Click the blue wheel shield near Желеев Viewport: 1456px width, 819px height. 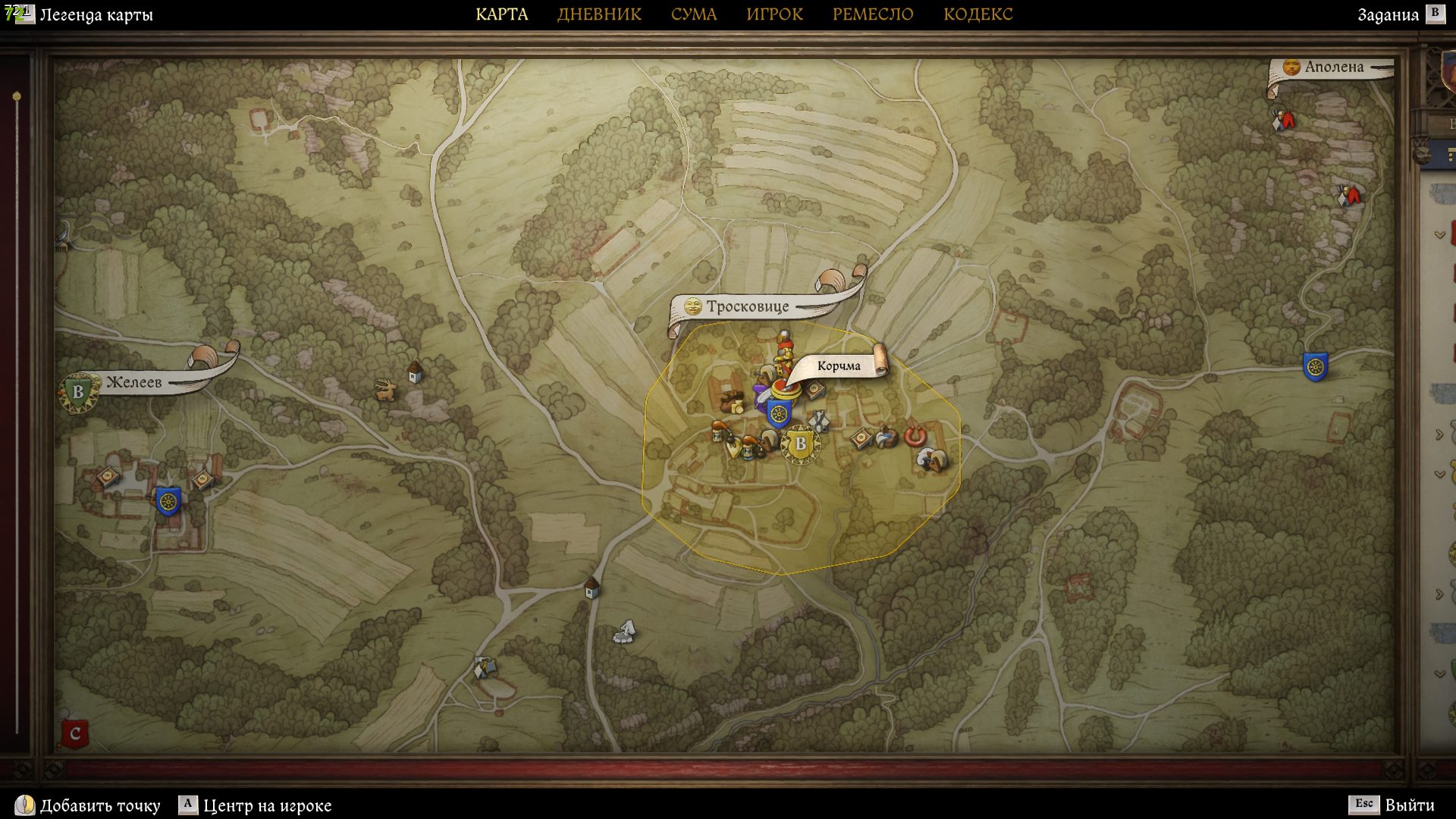168,501
